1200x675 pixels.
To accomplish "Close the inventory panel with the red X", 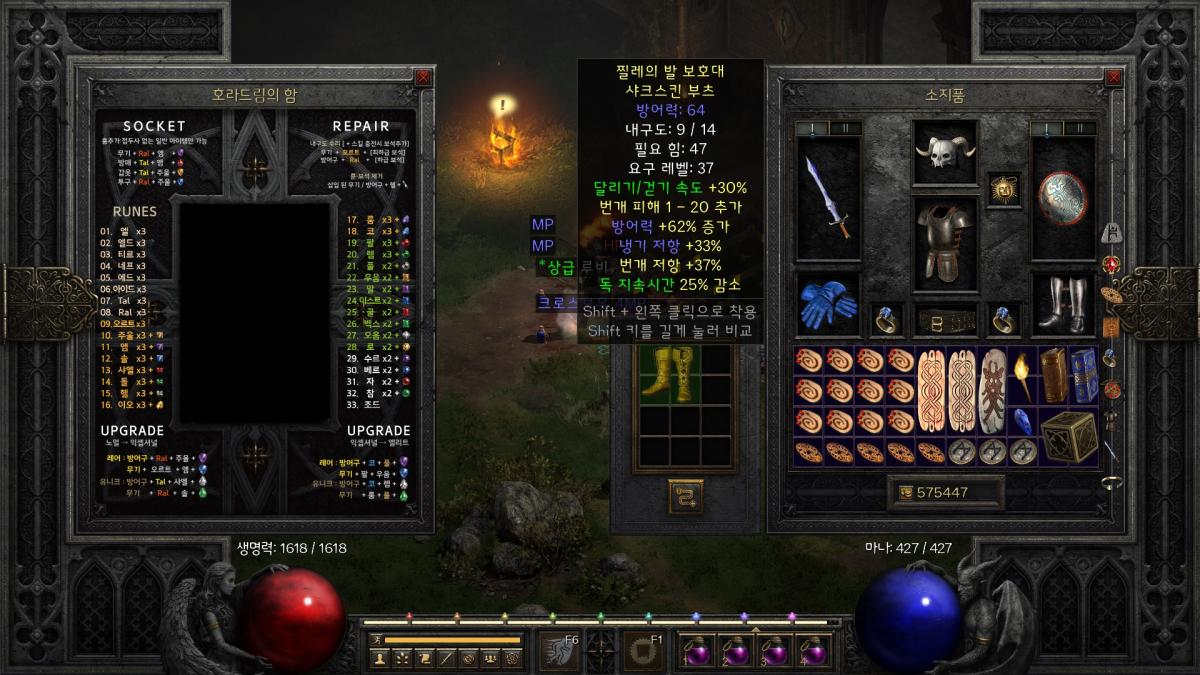I will pyautogui.click(x=1122, y=77).
